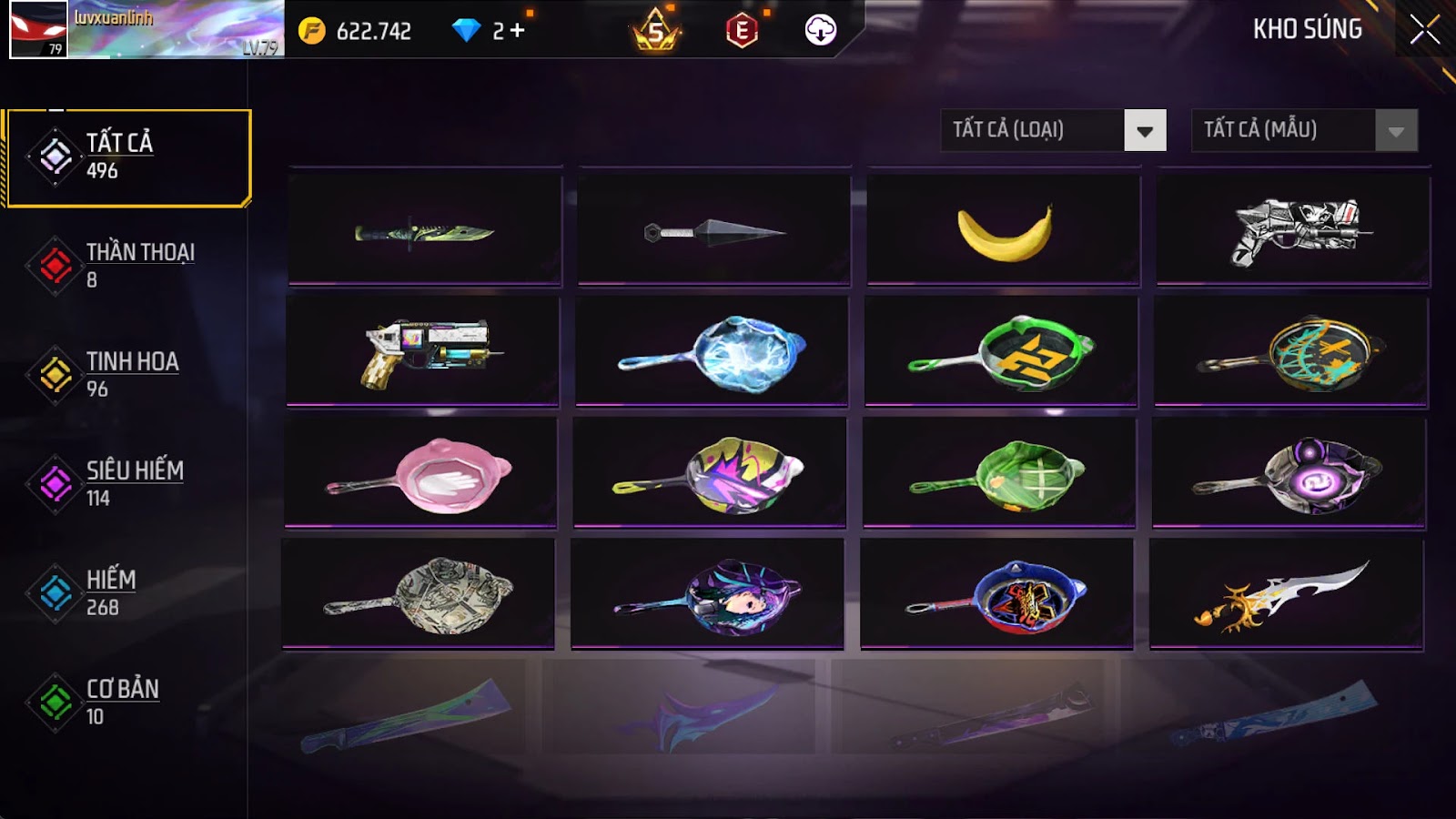This screenshot has width=1456, height=819.
Task: Select the money-pattern pan skin
Action: click(x=419, y=594)
